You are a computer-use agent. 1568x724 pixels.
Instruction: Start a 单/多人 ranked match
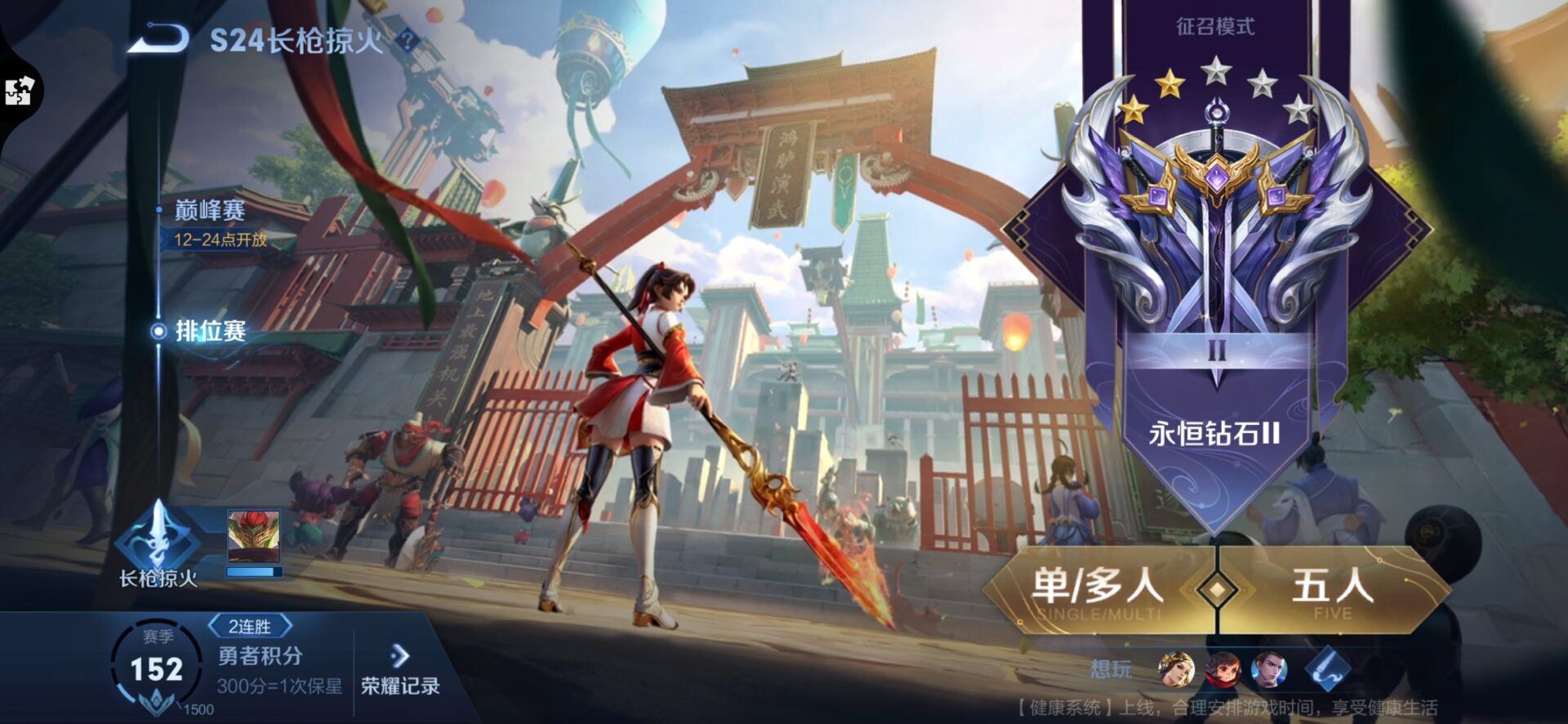pos(1097,588)
